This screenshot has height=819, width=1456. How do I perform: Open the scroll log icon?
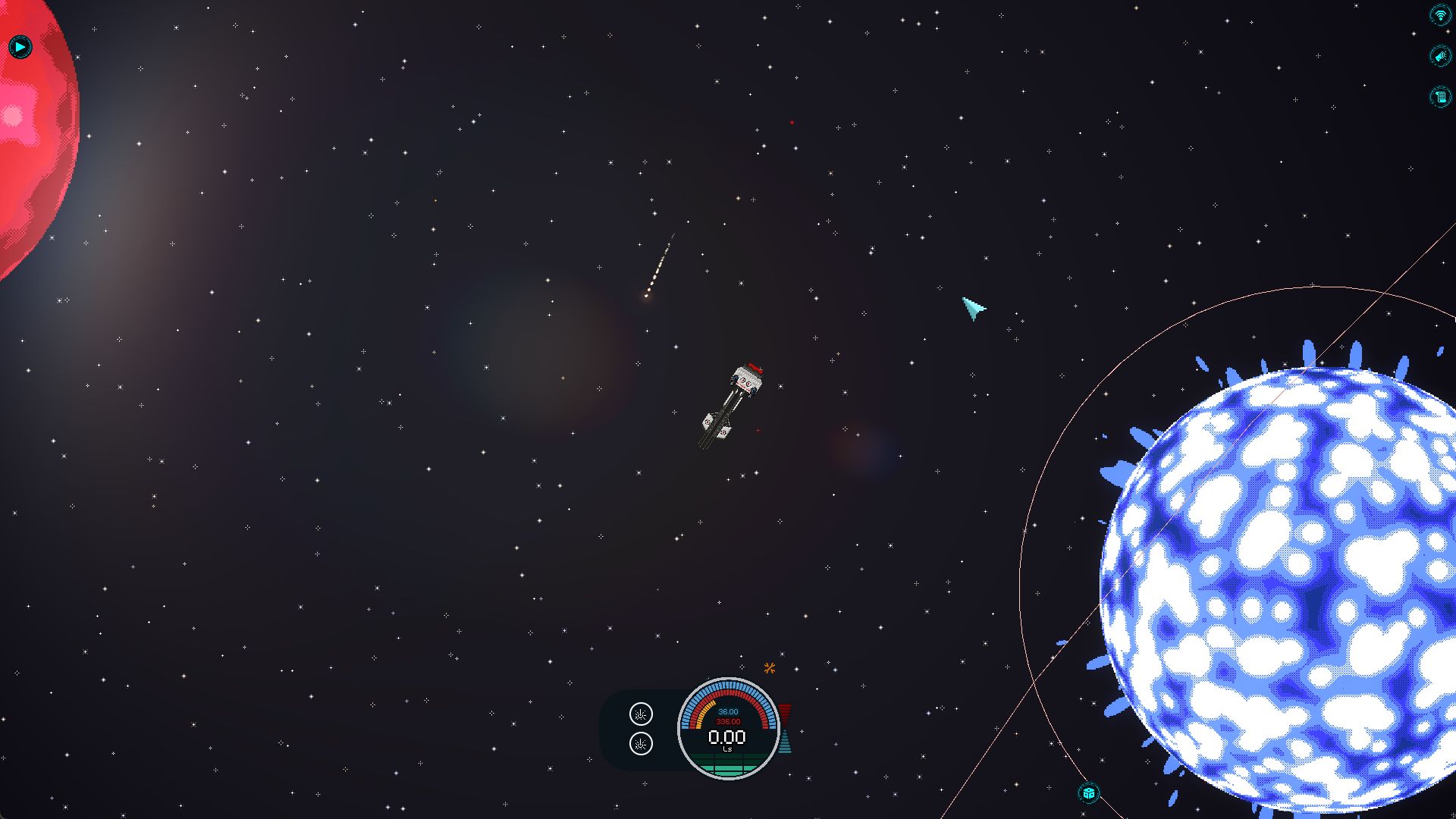point(1439,96)
